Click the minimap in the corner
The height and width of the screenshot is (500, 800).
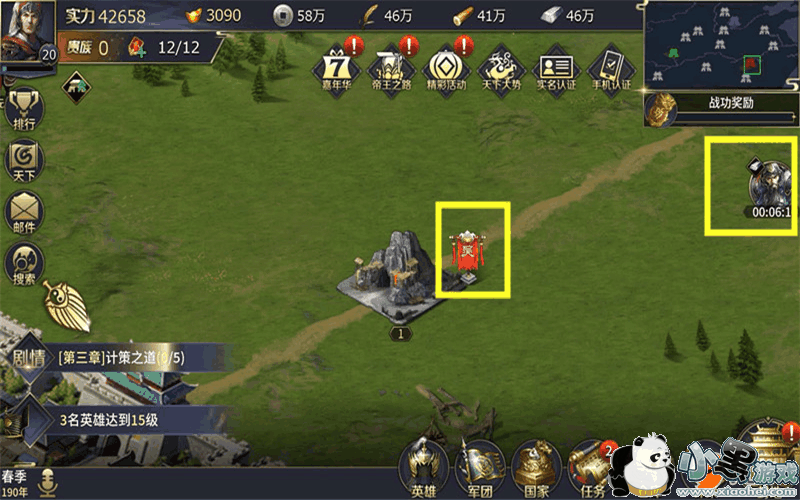721,45
